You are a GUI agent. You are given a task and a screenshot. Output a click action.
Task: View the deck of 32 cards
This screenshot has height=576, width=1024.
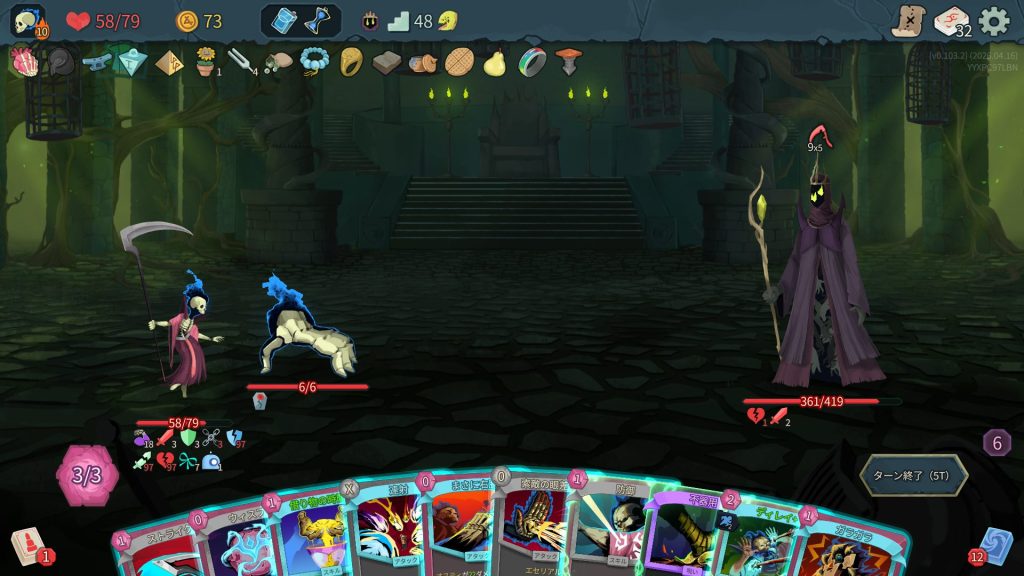pyautogui.click(x=951, y=21)
